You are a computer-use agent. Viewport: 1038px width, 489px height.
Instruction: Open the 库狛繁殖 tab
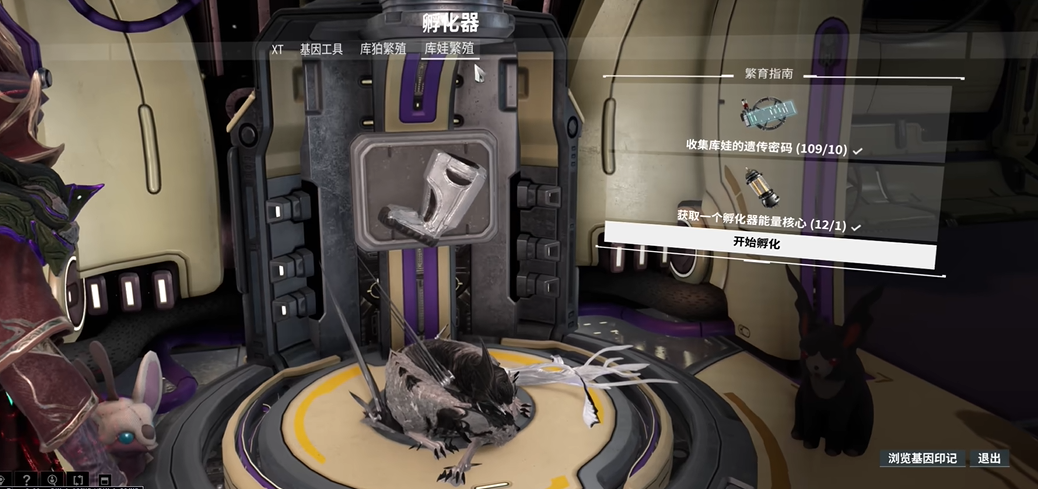(x=383, y=49)
